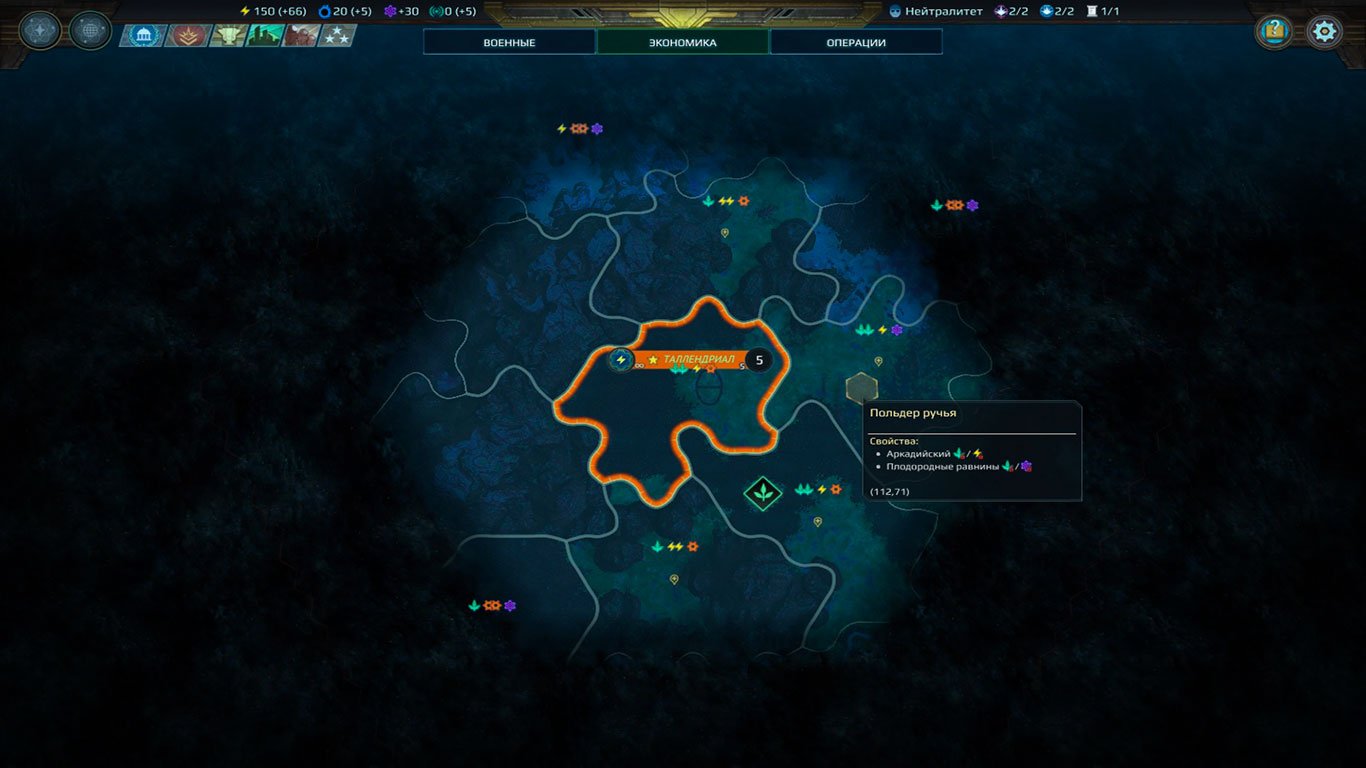Screen dimensions: 1366x768
Task: Click the three-star icon at the toolbar's right end
Action: pyautogui.click(x=337, y=34)
